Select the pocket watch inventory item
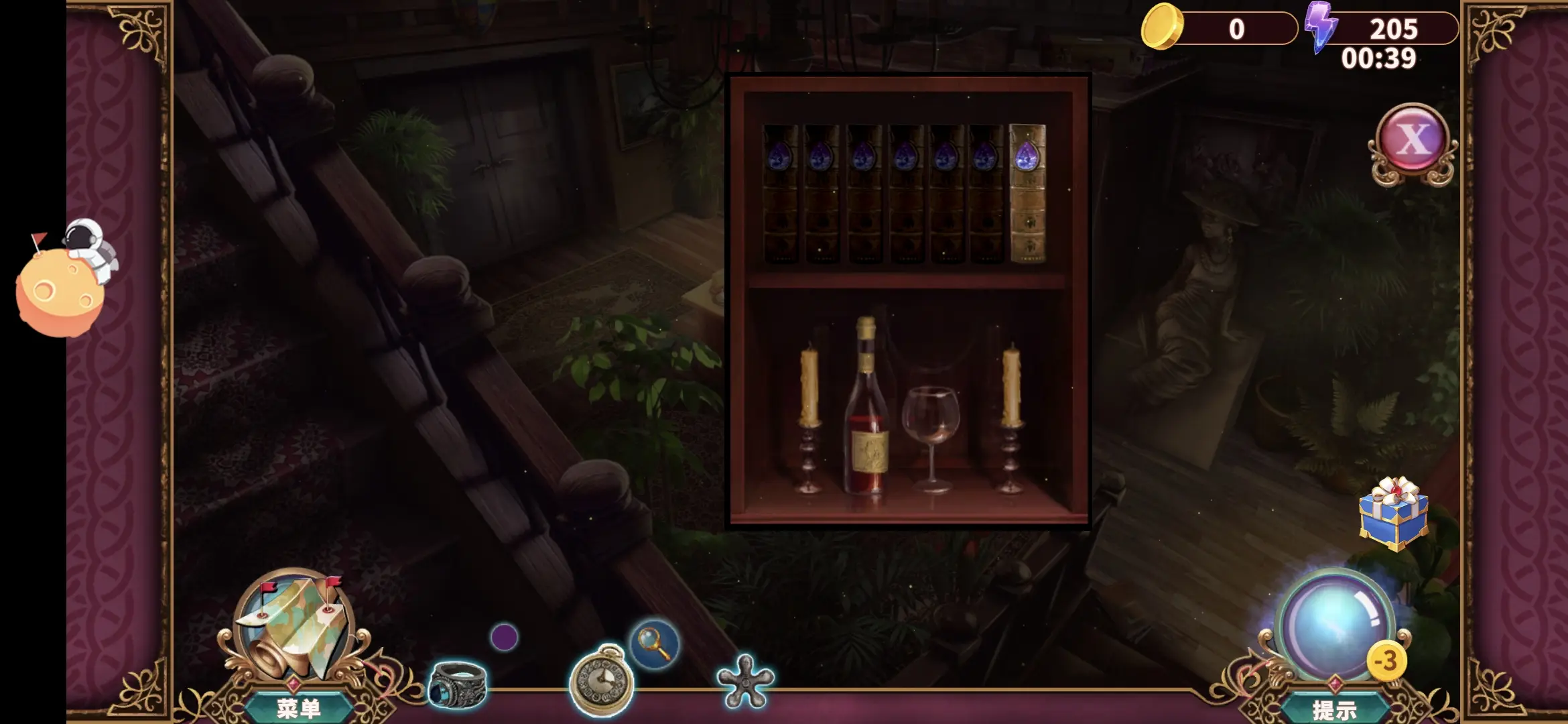 coord(602,681)
